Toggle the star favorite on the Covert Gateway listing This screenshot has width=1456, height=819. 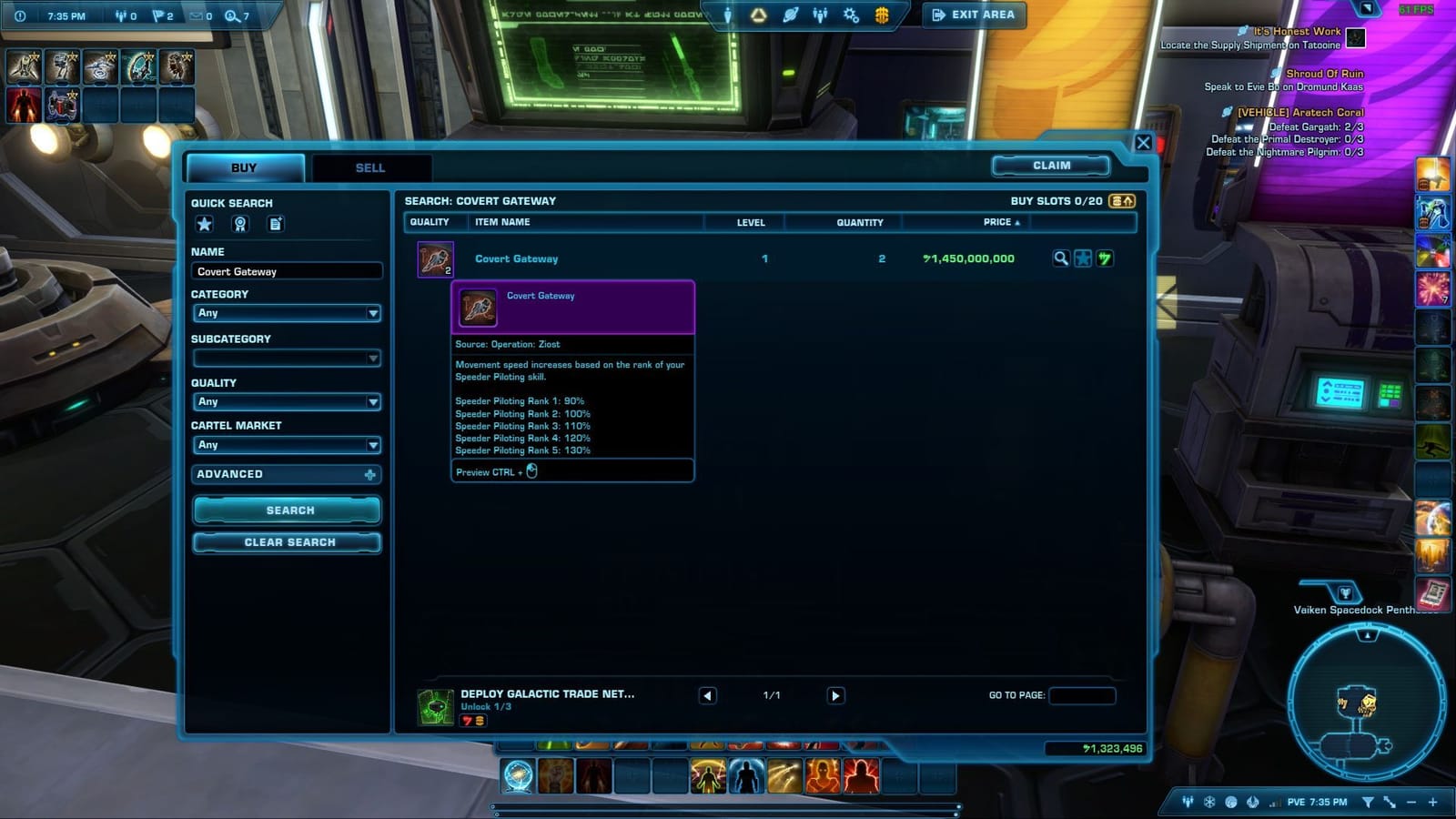1083,258
